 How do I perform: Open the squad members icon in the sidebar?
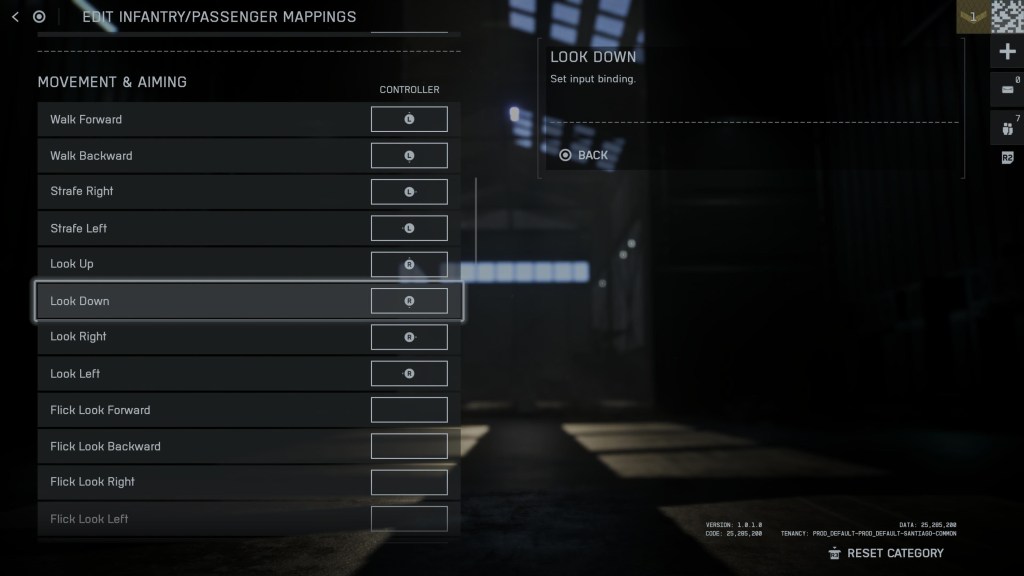click(x=1007, y=127)
